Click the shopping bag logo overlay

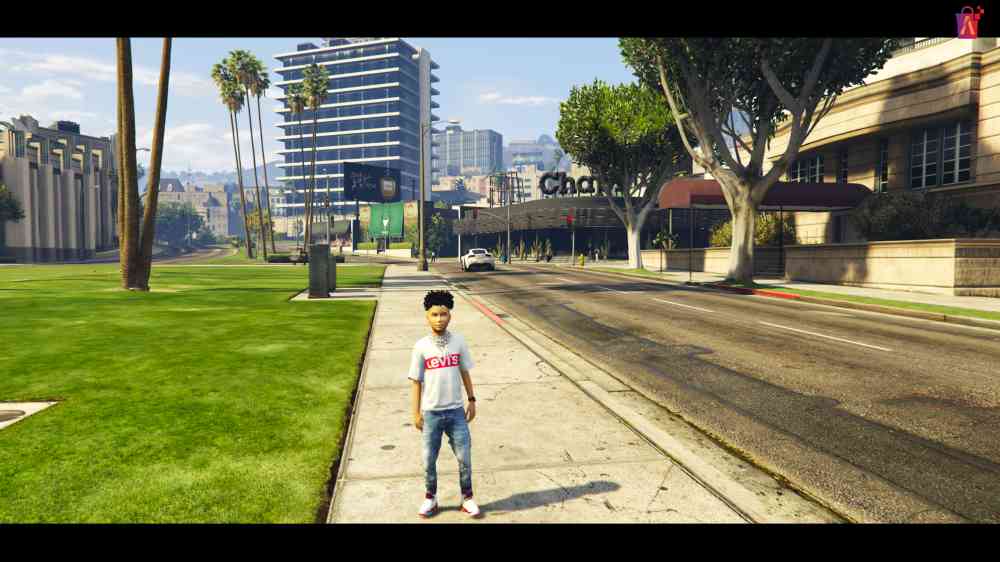(968, 22)
